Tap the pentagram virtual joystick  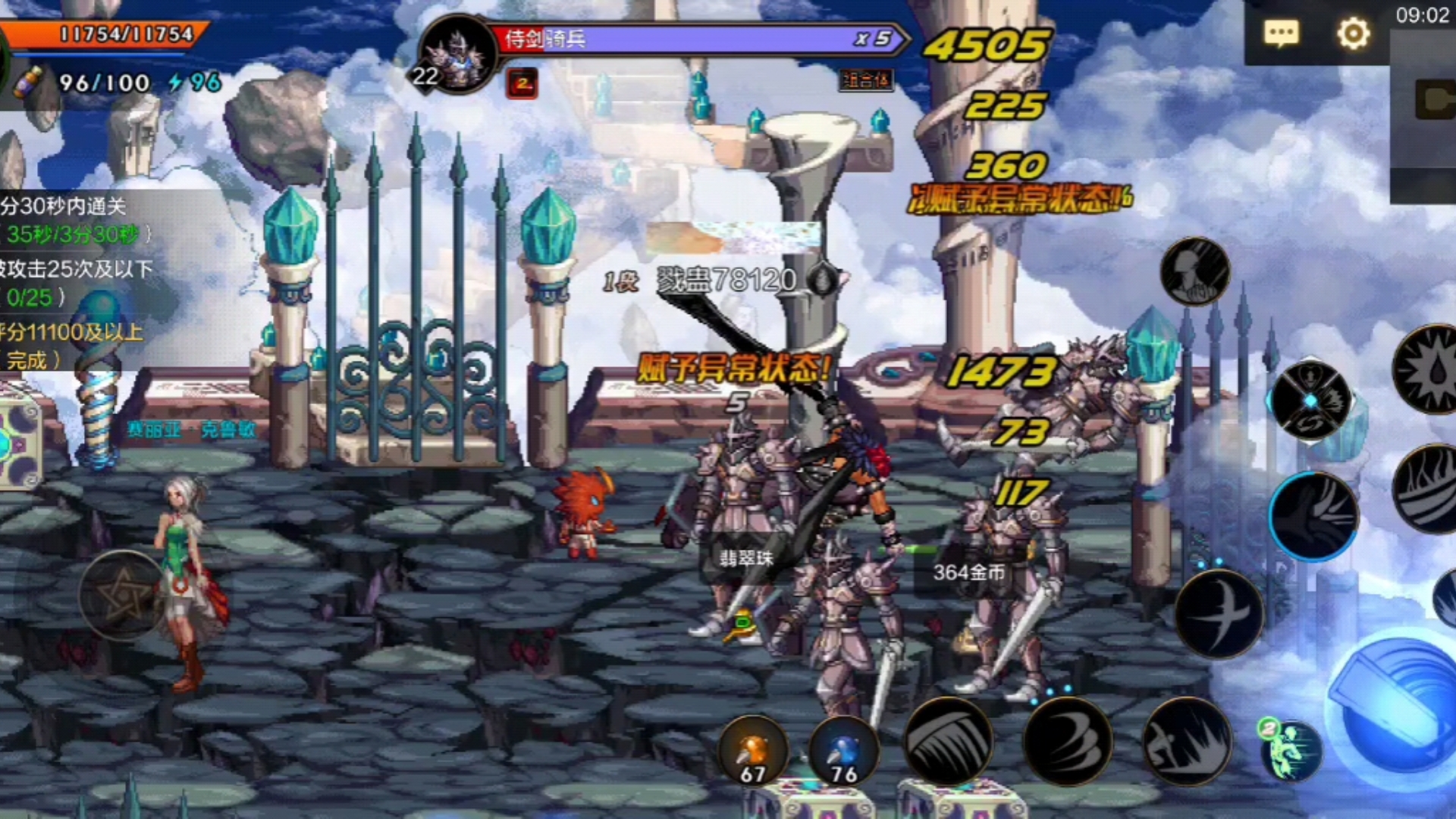pyautogui.click(x=121, y=596)
